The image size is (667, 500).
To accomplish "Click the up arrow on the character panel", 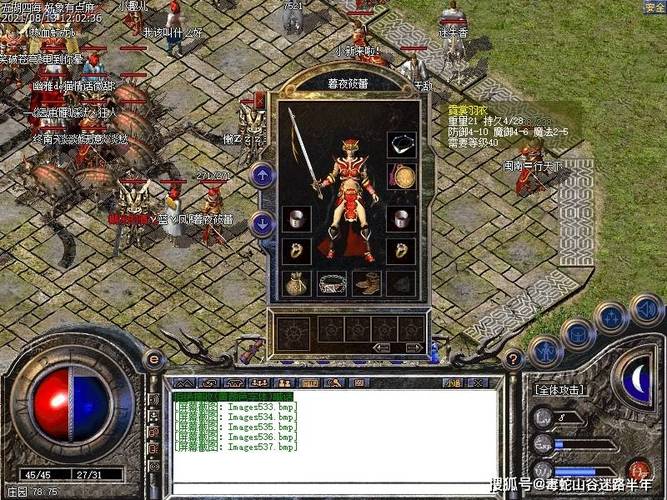I will coord(262,176).
